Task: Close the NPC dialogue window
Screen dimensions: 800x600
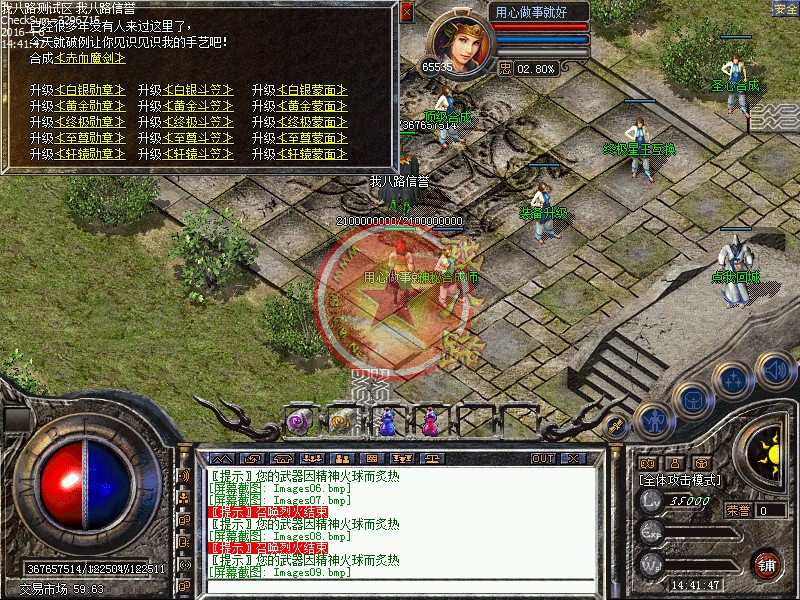Action: point(406,12)
